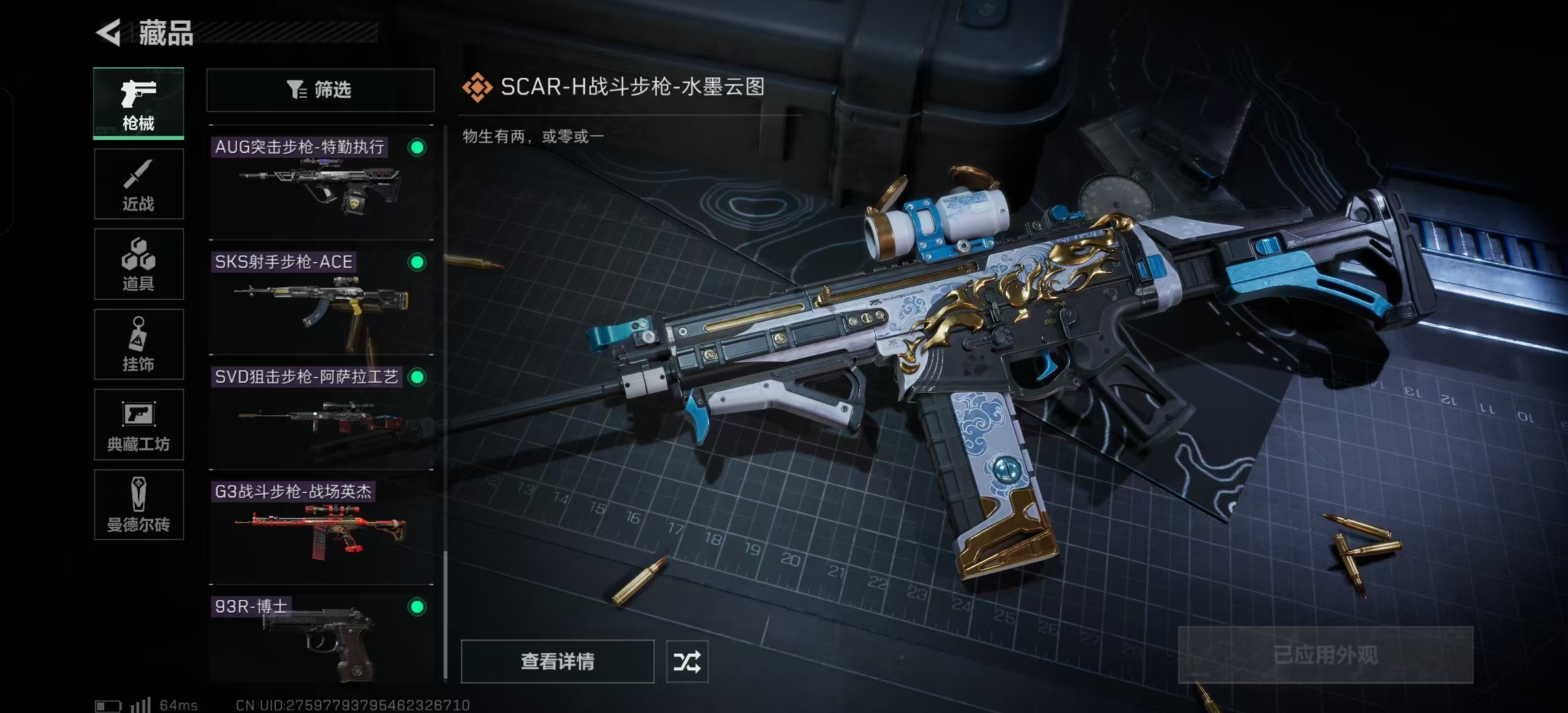Open the 筛选 filter options
Screen dimensions: 1568x713
(x=320, y=90)
